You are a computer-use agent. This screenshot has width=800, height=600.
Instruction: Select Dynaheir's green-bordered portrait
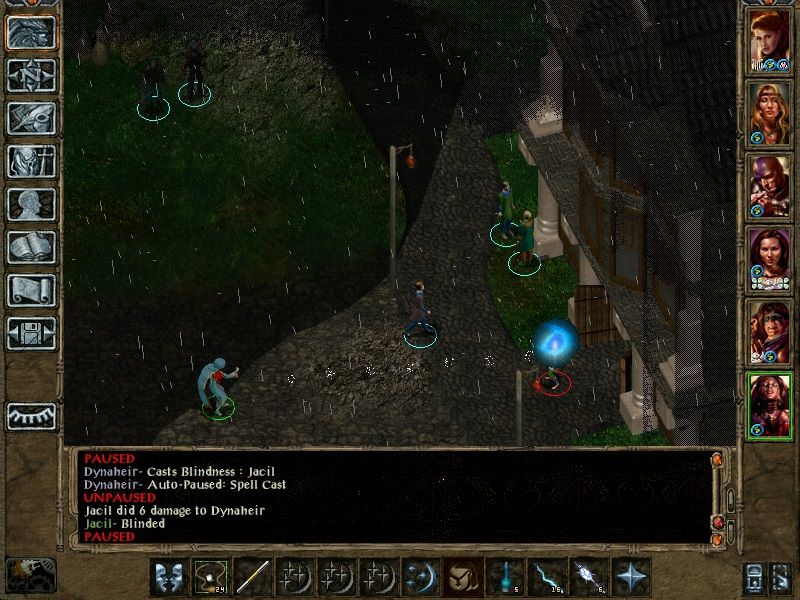[x=770, y=405]
